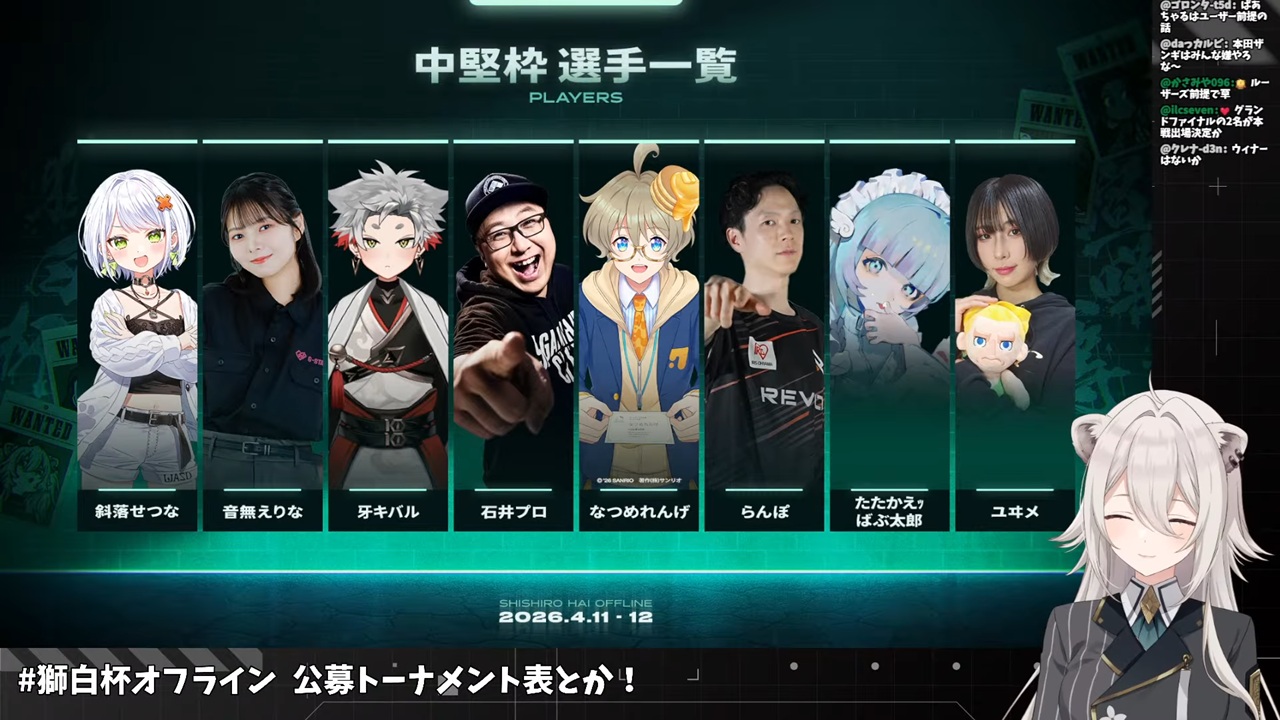Choose the らんぼ player card
1280x720 pixels.
tap(764, 335)
